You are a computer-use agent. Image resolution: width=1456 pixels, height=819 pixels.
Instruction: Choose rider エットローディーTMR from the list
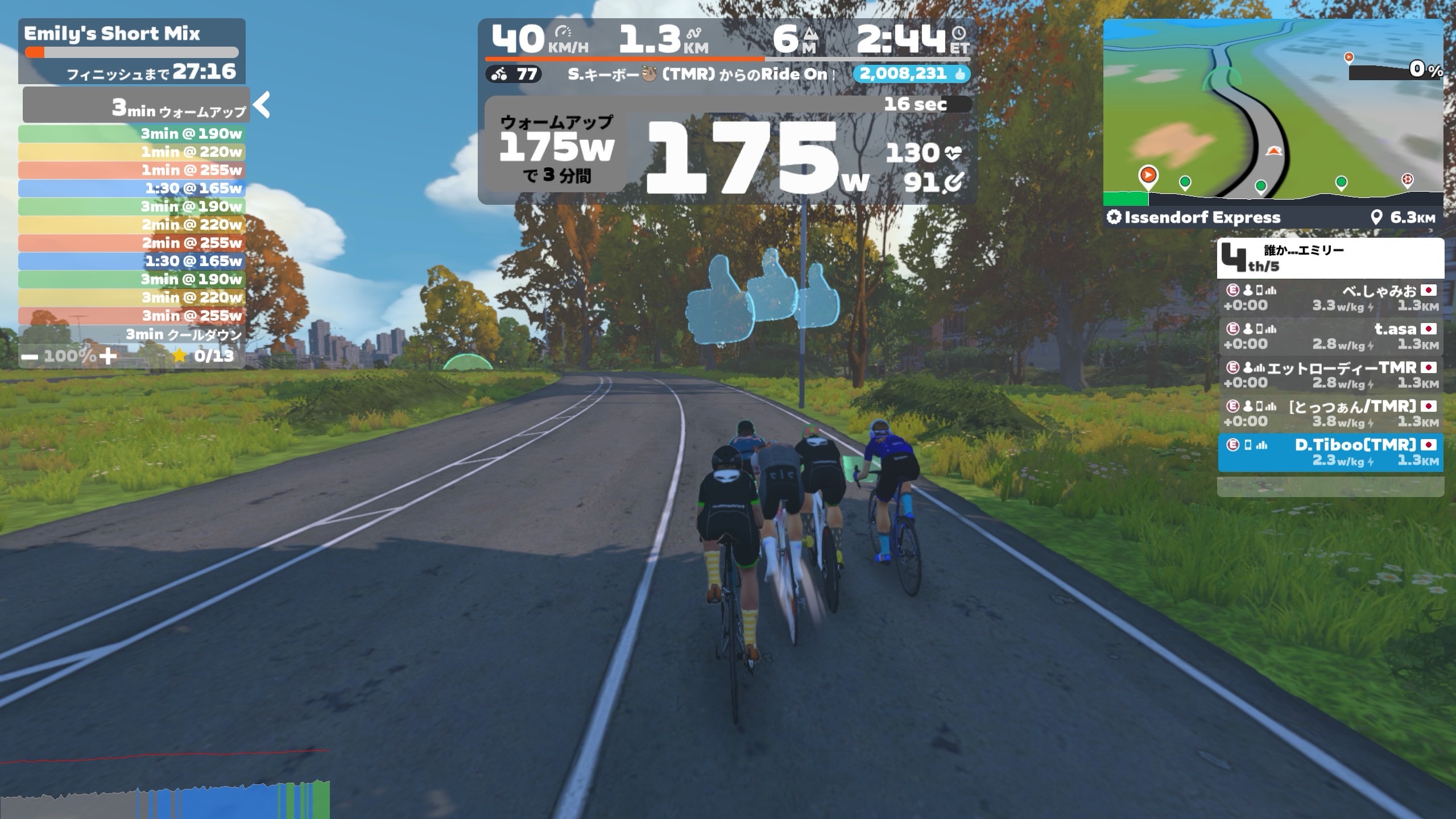pyautogui.click(x=1330, y=375)
